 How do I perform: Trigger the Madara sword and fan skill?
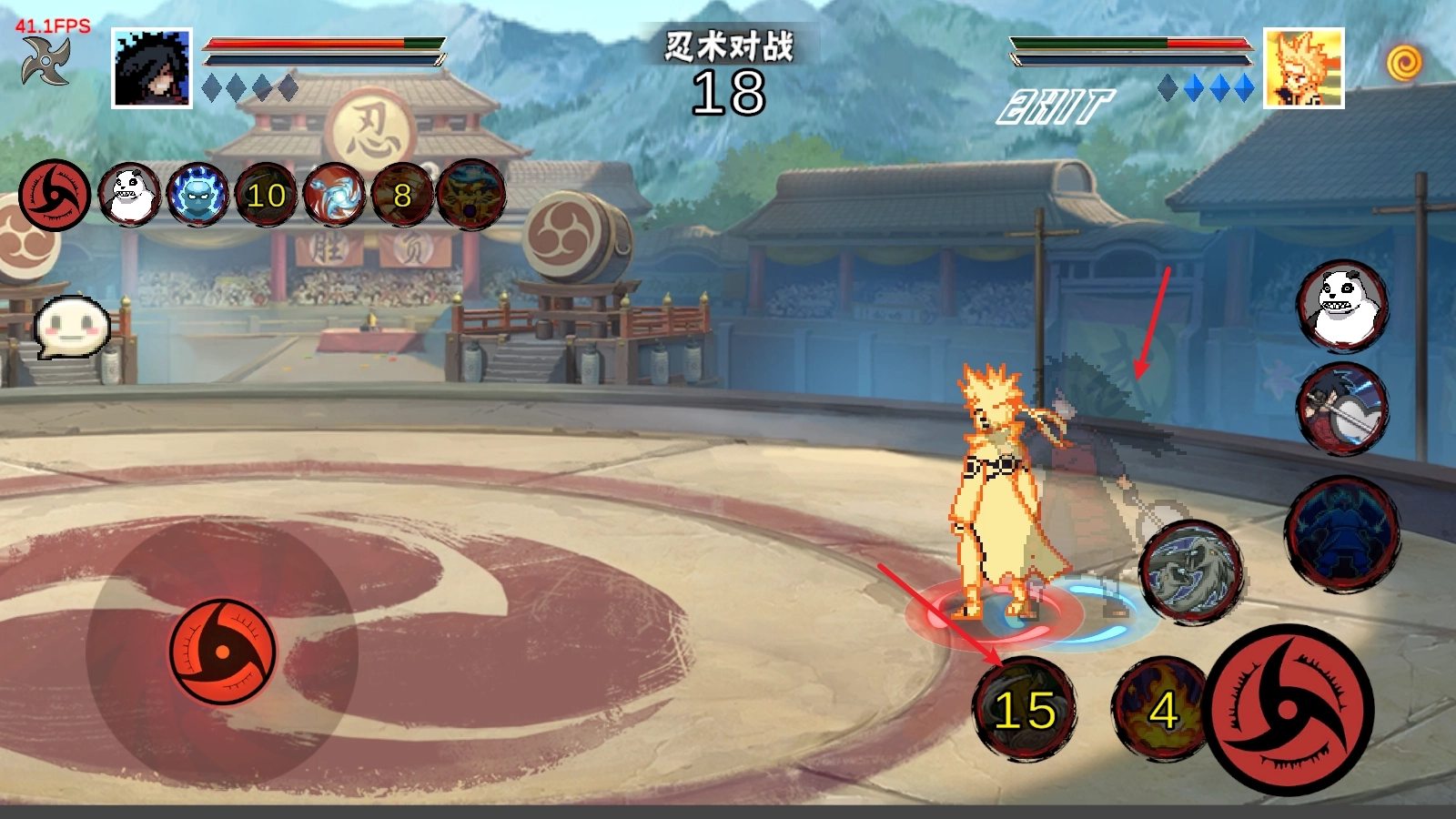1342,409
